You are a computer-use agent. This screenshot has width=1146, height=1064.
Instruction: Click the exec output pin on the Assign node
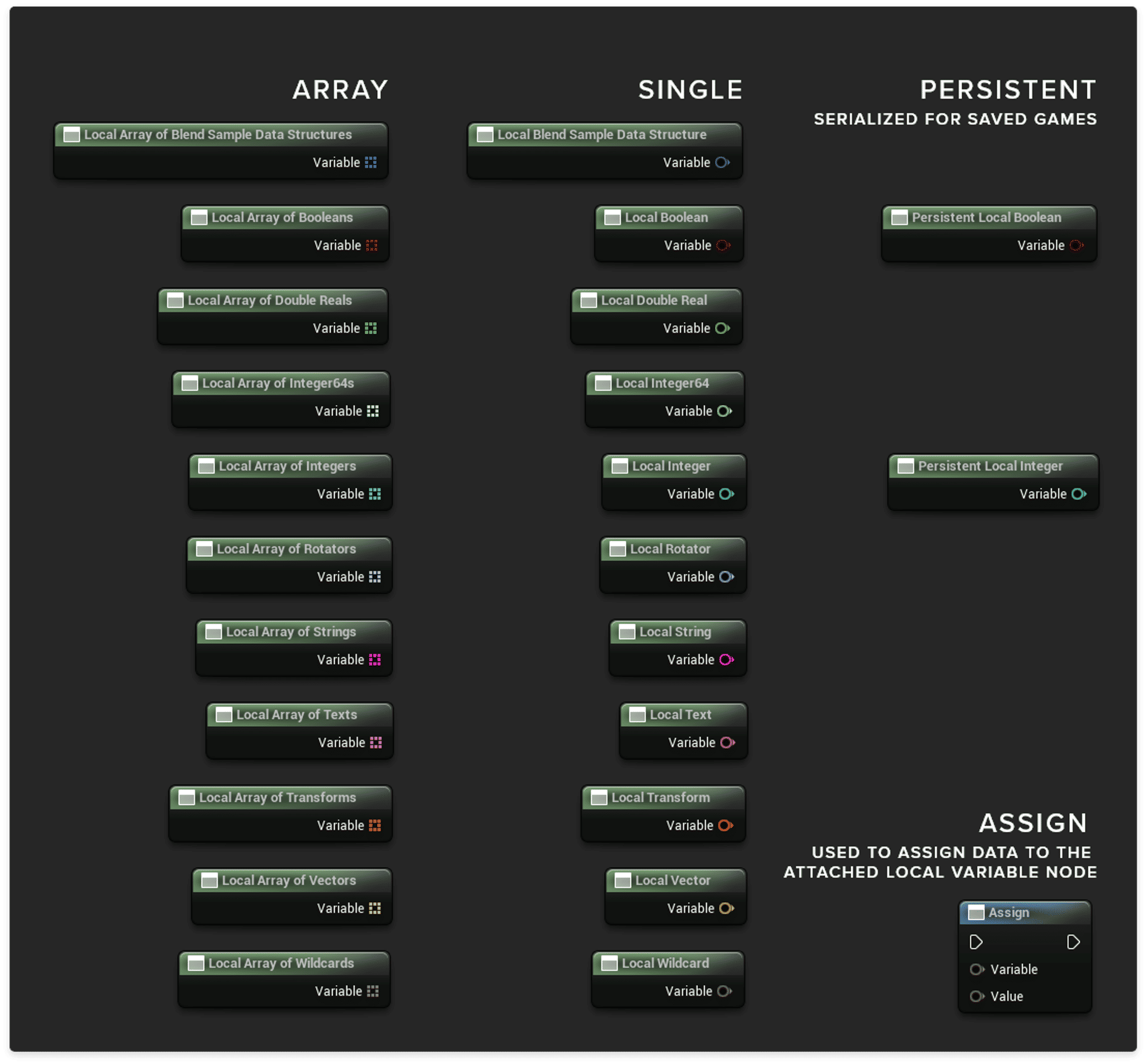pos(1073,943)
